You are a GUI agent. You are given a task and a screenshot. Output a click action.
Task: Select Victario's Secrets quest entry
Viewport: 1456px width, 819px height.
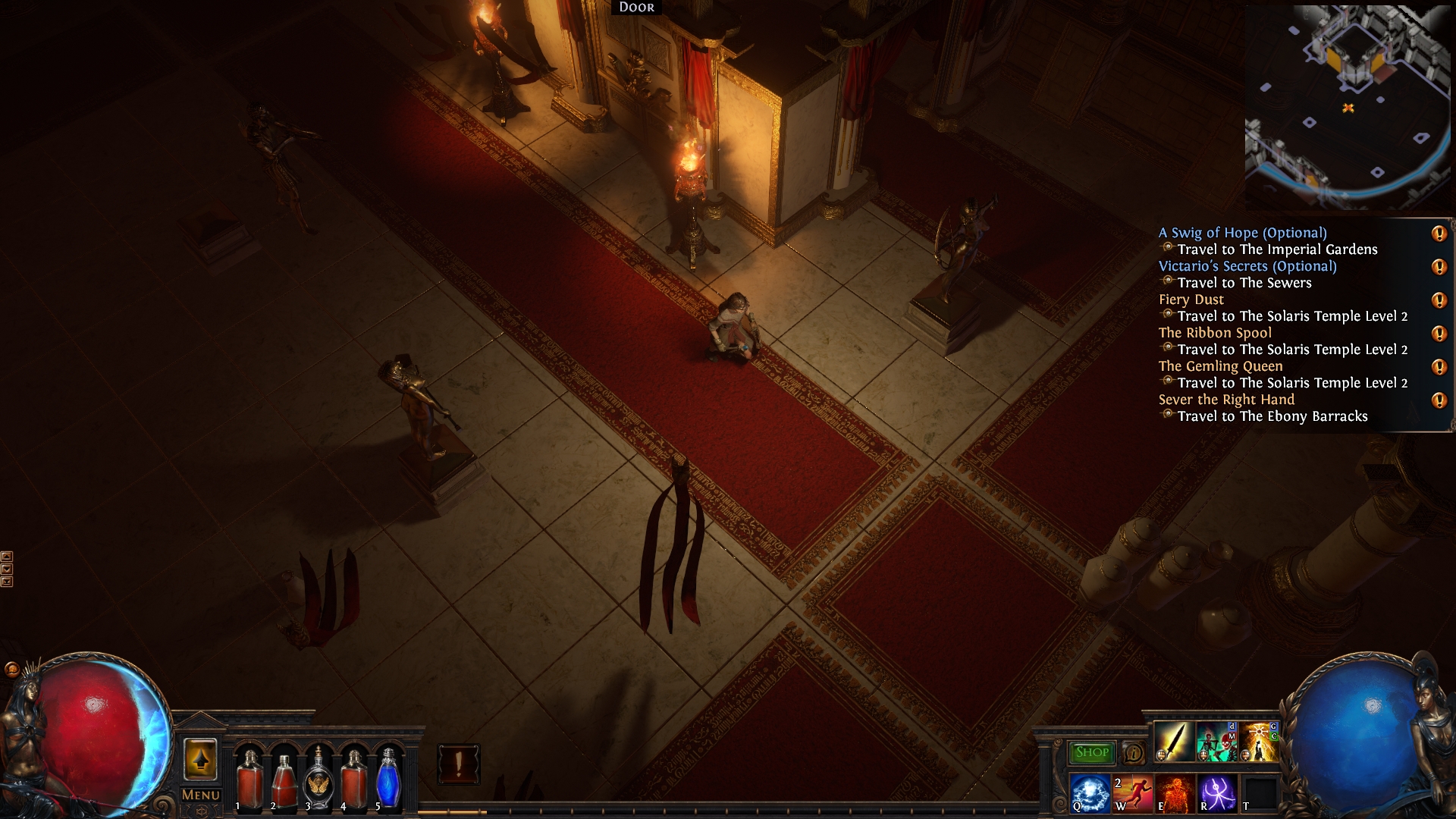[x=1247, y=266]
